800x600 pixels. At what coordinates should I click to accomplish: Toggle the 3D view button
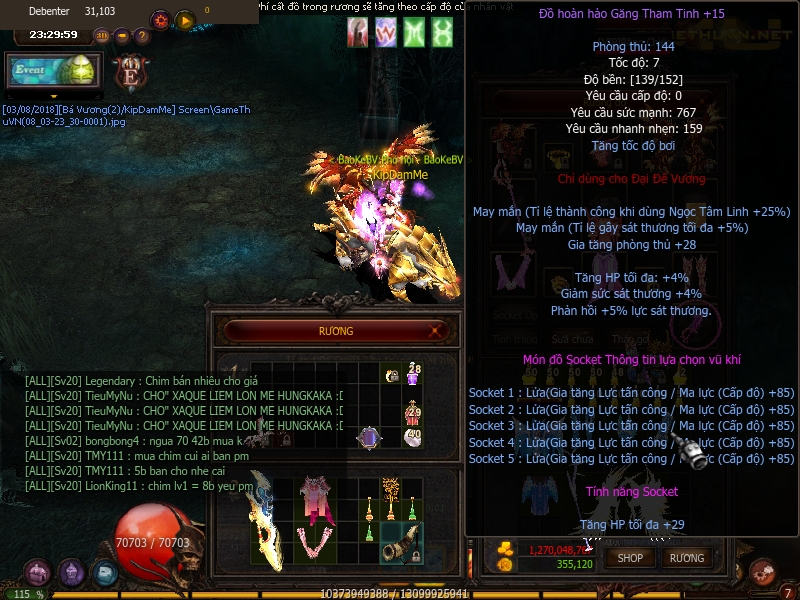click(x=102, y=36)
